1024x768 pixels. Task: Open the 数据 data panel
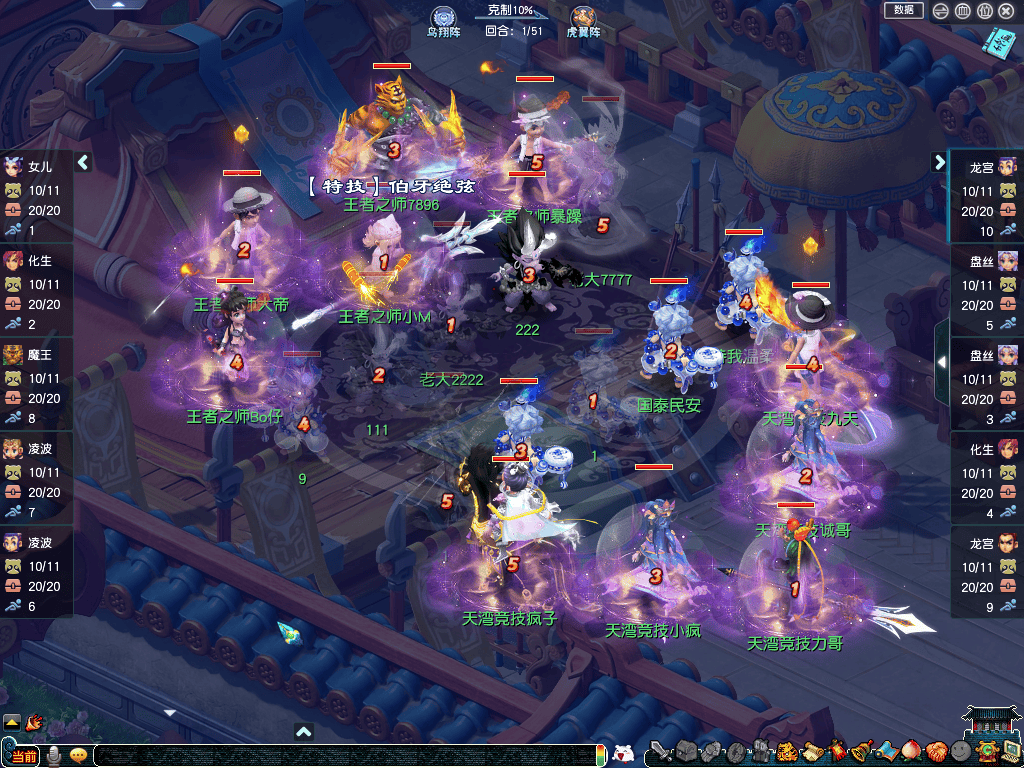click(903, 10)
